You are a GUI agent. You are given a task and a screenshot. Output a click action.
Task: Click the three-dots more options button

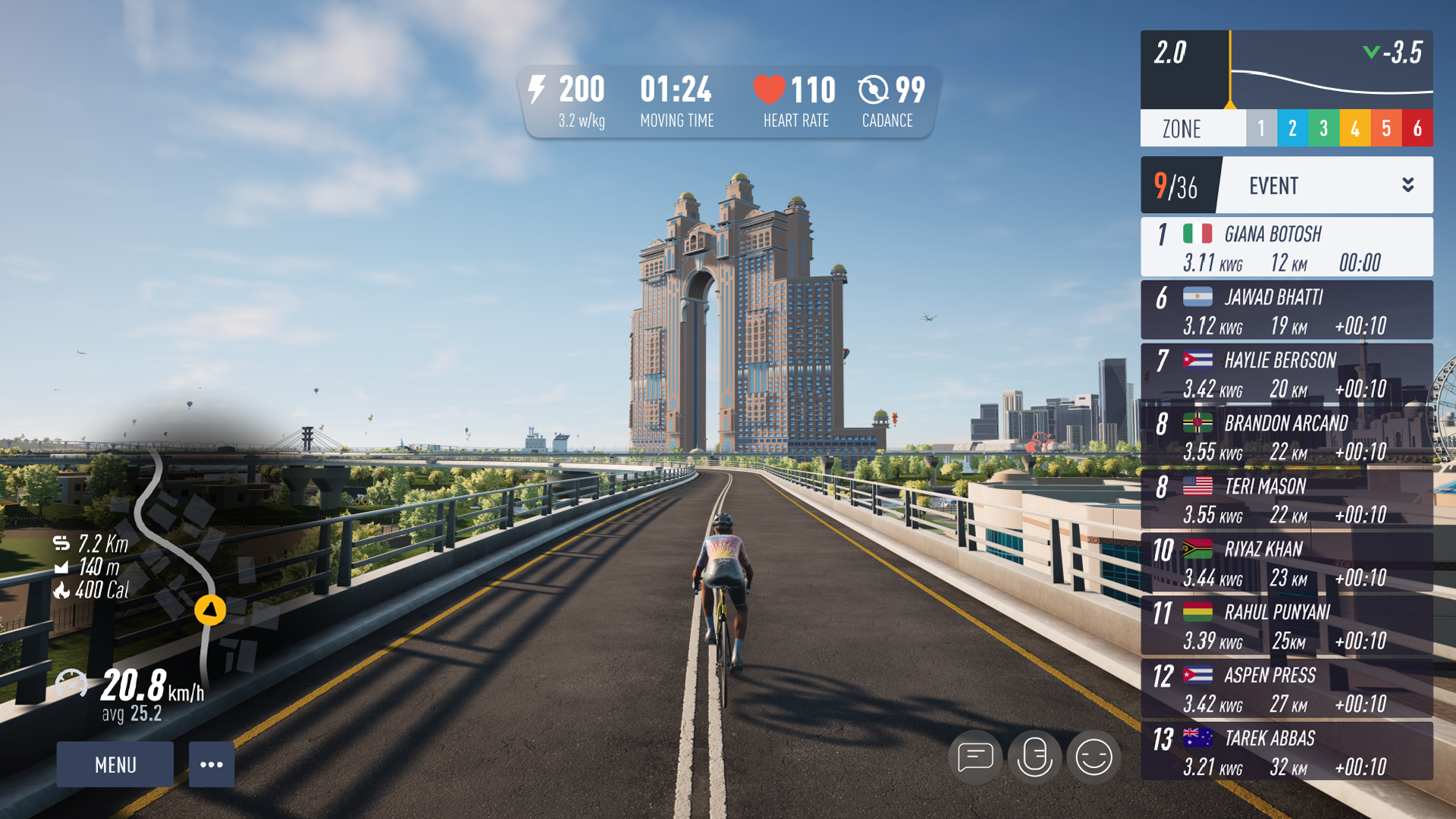click(212, 764)
